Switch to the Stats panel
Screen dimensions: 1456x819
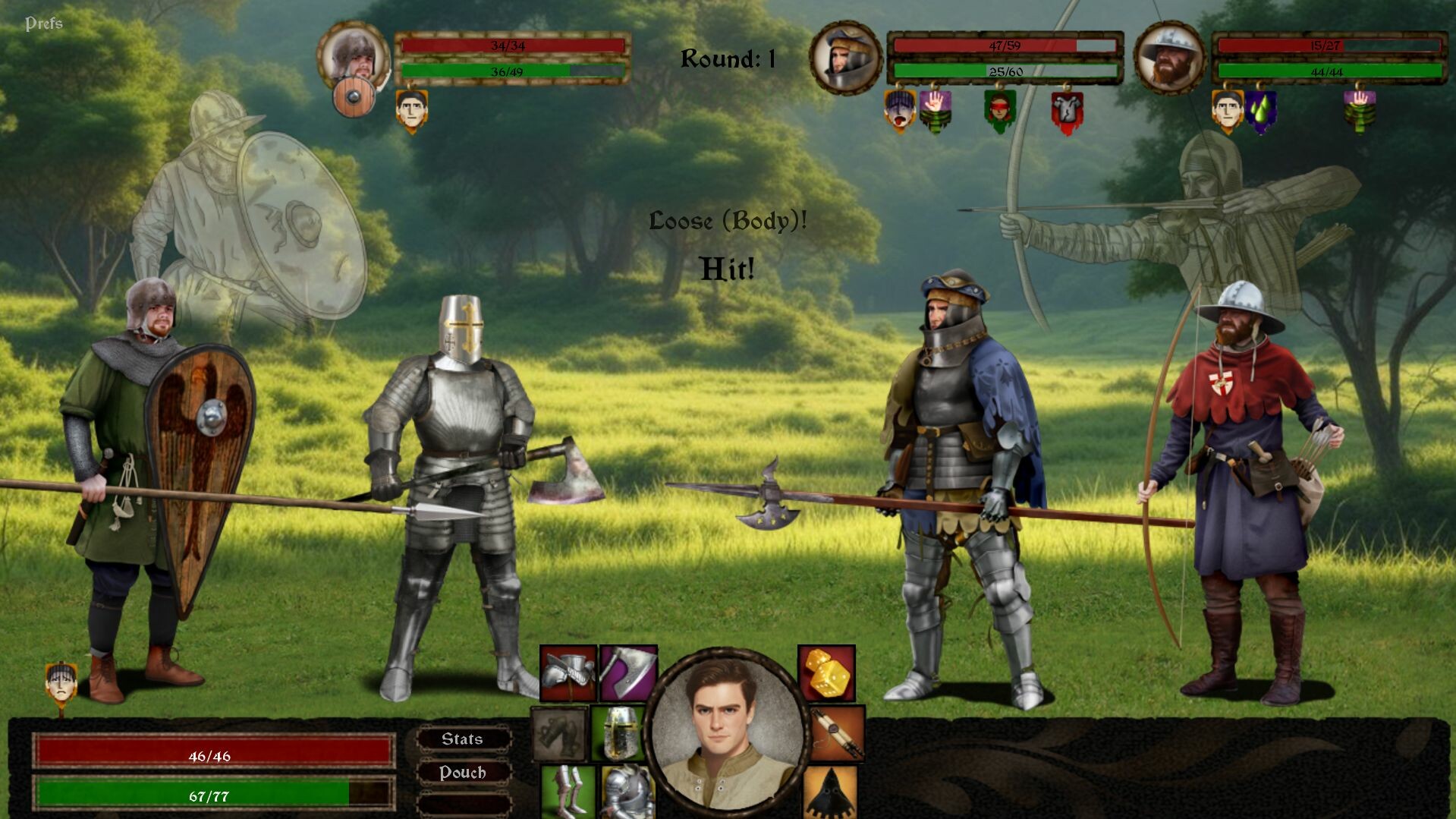click(464, 739)
